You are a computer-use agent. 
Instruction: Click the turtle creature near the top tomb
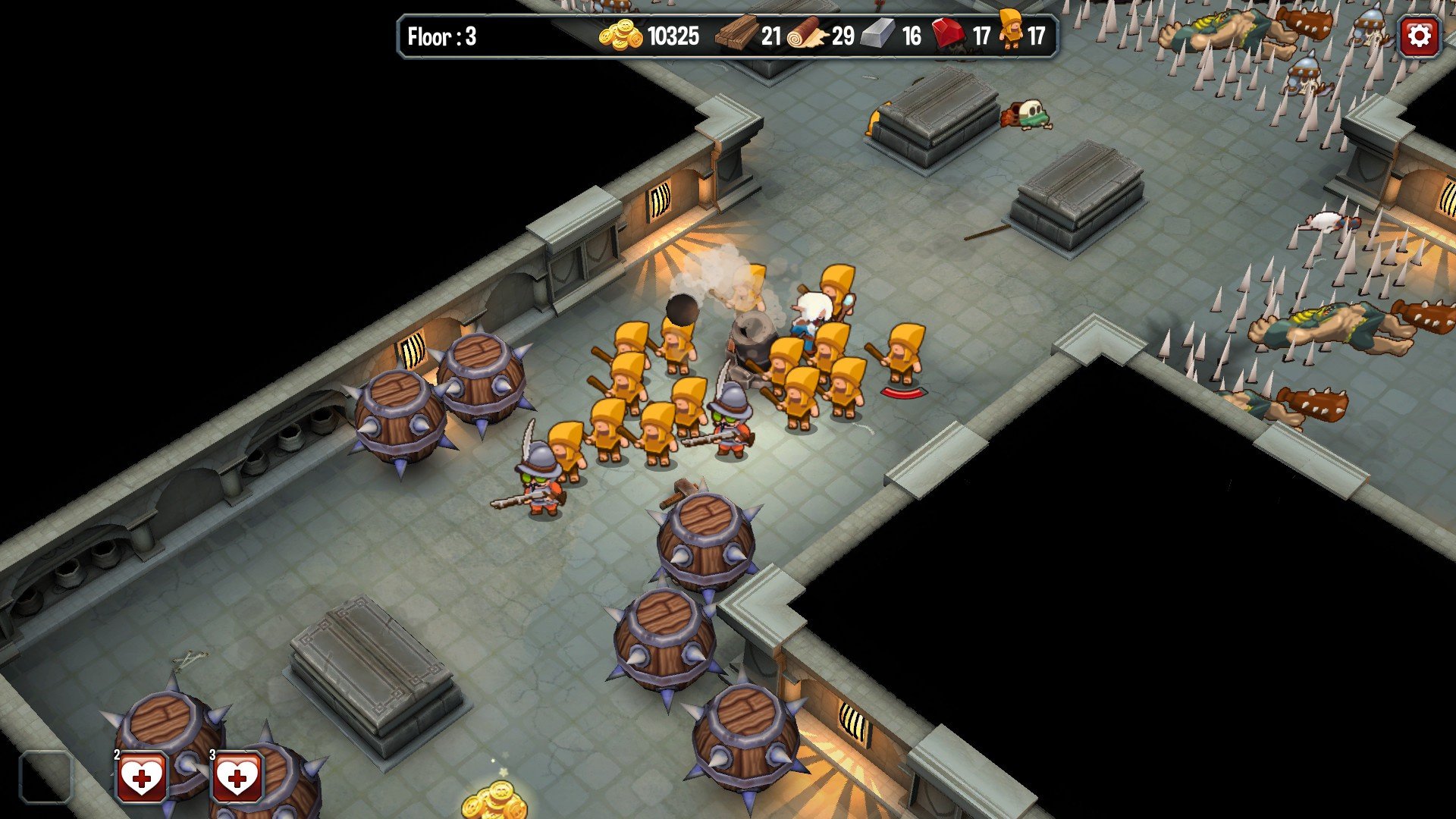pos(1028,114)
